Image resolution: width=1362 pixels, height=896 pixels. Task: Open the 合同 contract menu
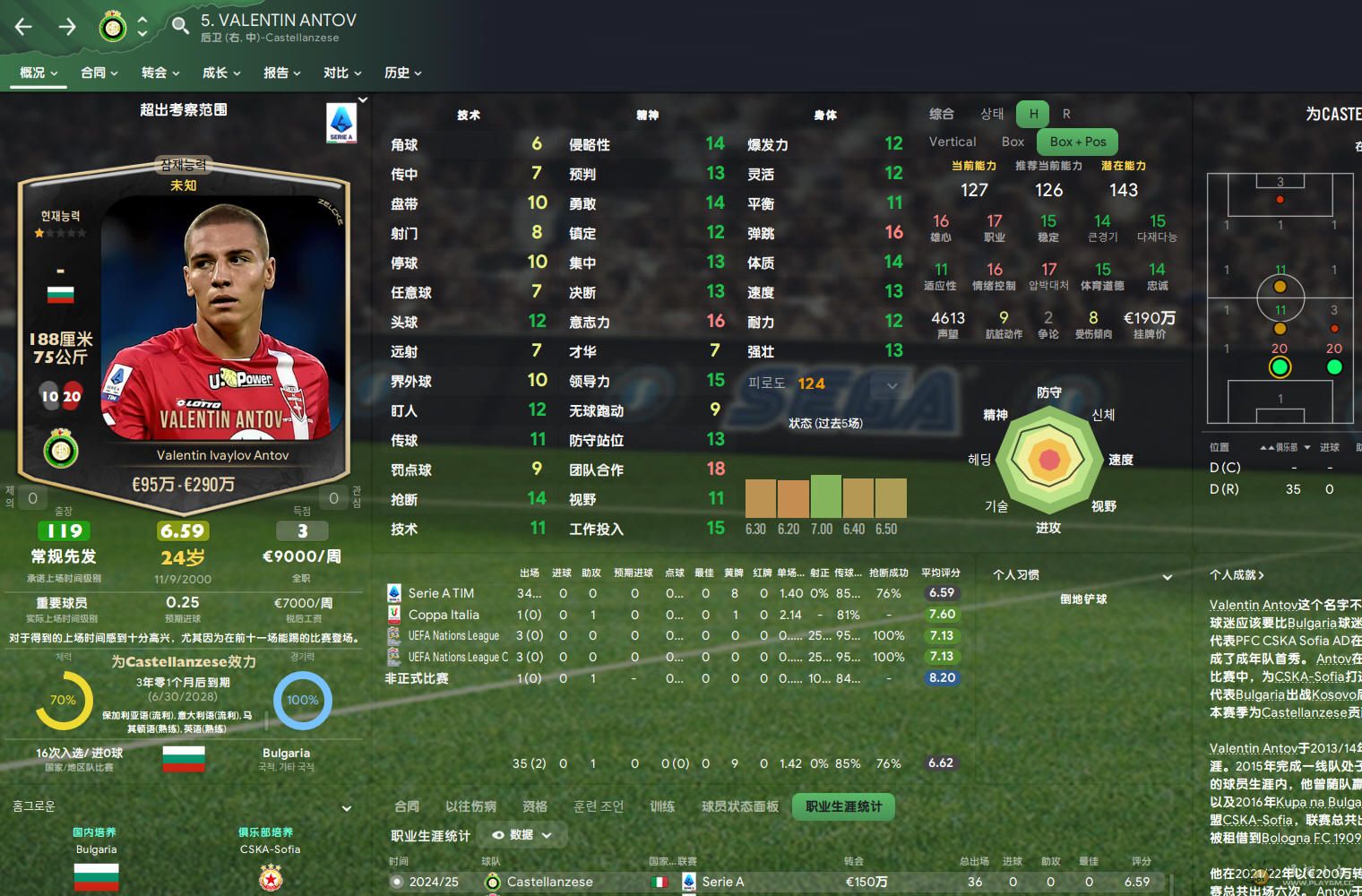(99, 73)
